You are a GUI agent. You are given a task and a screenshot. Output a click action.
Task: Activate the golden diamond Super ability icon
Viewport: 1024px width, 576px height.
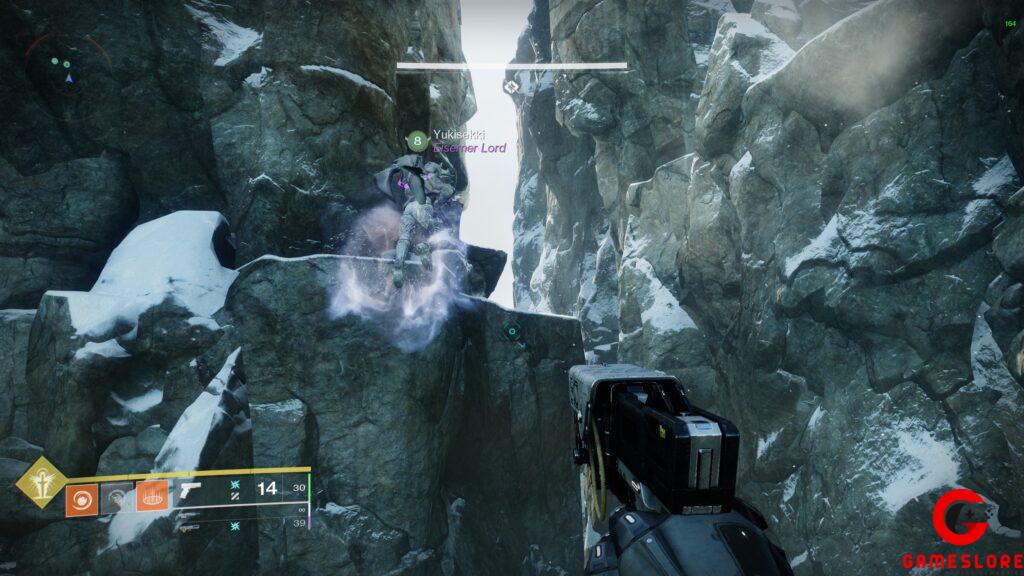tap(37, 482)
